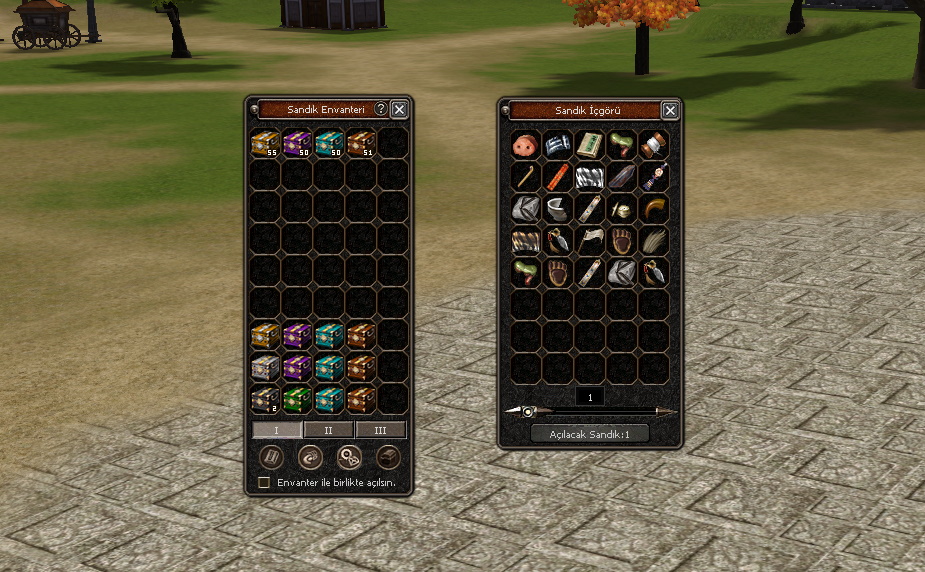Screen dimensions: 925x572
Task: Close the Sandık Envanteri window
Action: 399,110
